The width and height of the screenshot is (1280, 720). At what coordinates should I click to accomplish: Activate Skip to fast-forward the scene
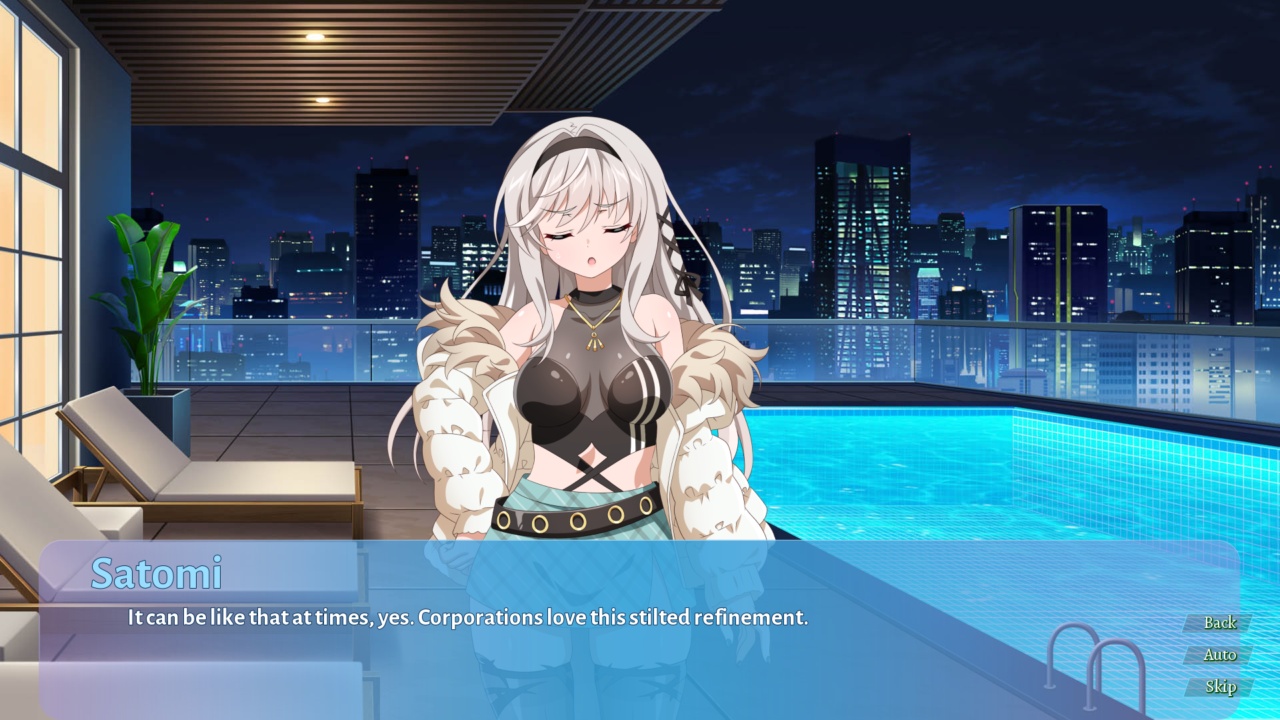(x=1220, y=688)
